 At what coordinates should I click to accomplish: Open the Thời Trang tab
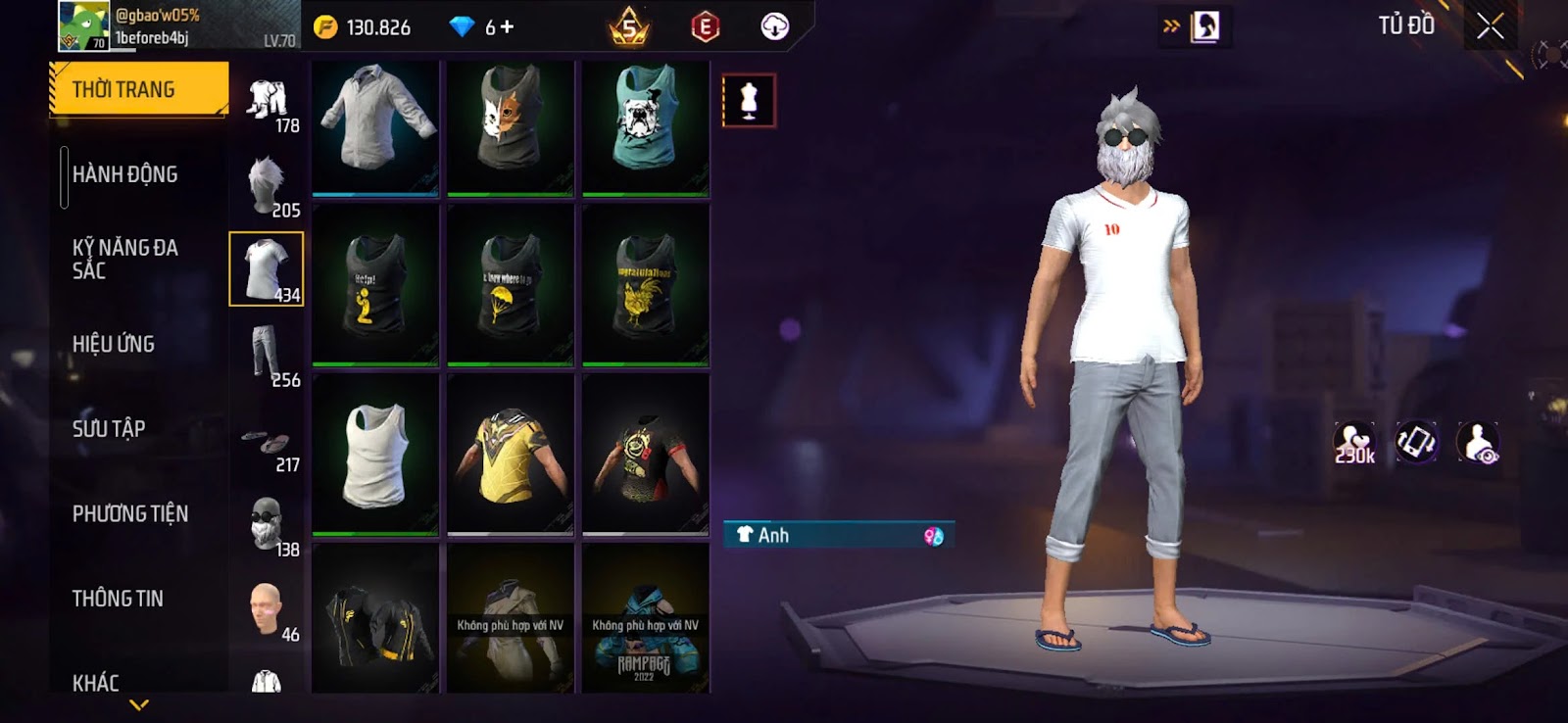pyautogui.click(x=138, y=90)
